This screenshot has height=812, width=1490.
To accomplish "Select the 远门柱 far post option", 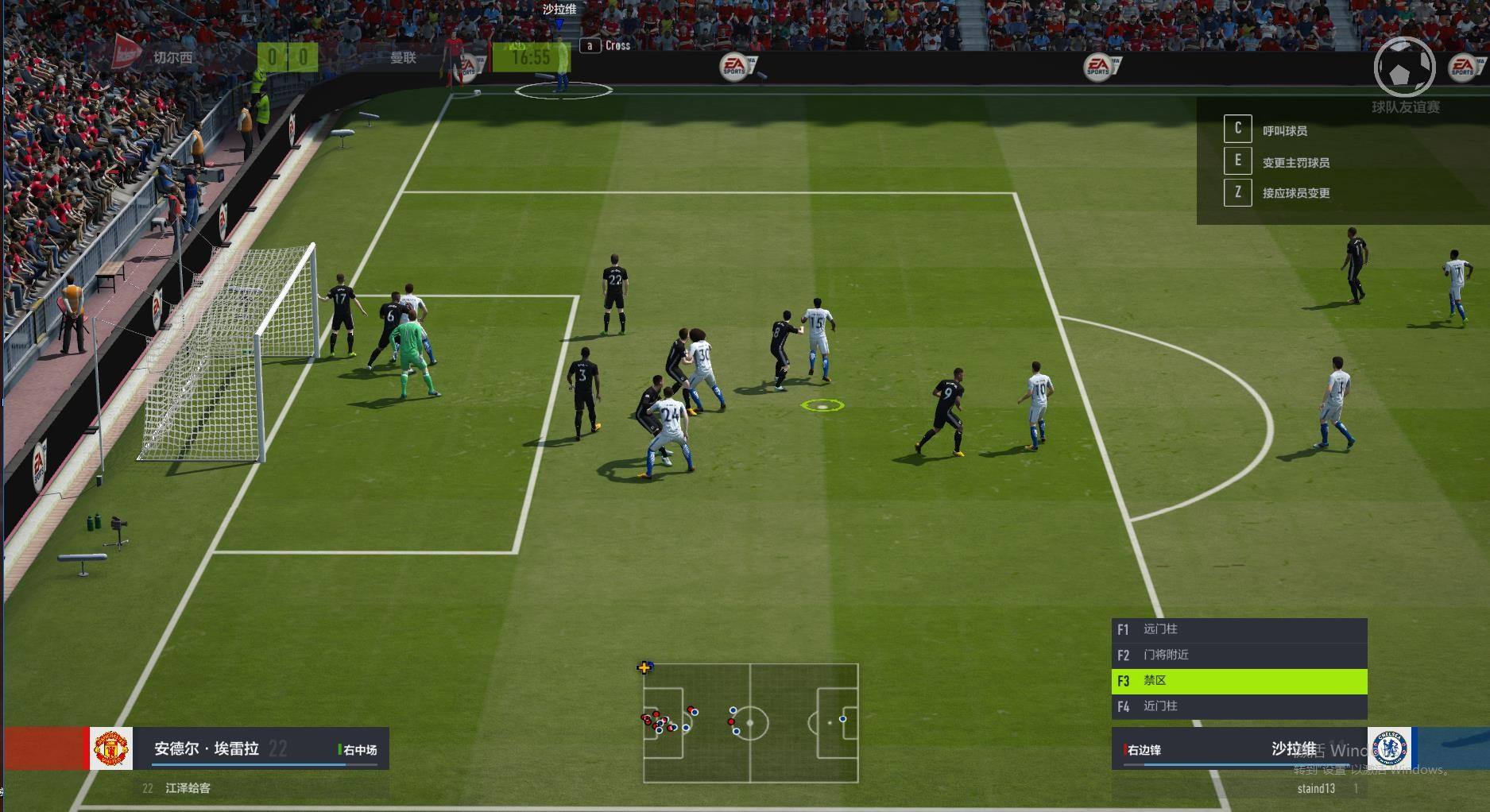I will [x=1238, y=630].
